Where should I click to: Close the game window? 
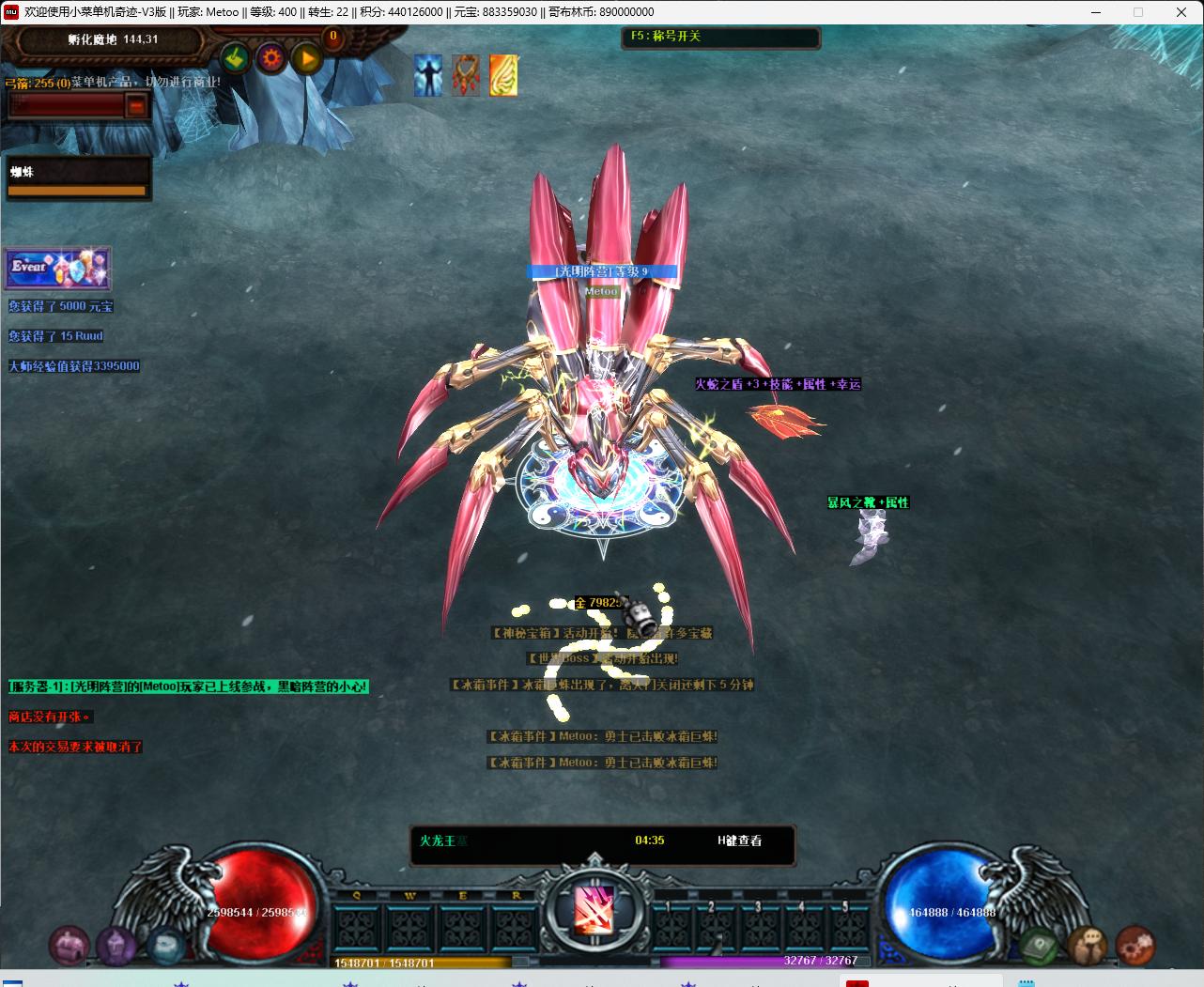pyautogui.click(x=1181, y=12)
